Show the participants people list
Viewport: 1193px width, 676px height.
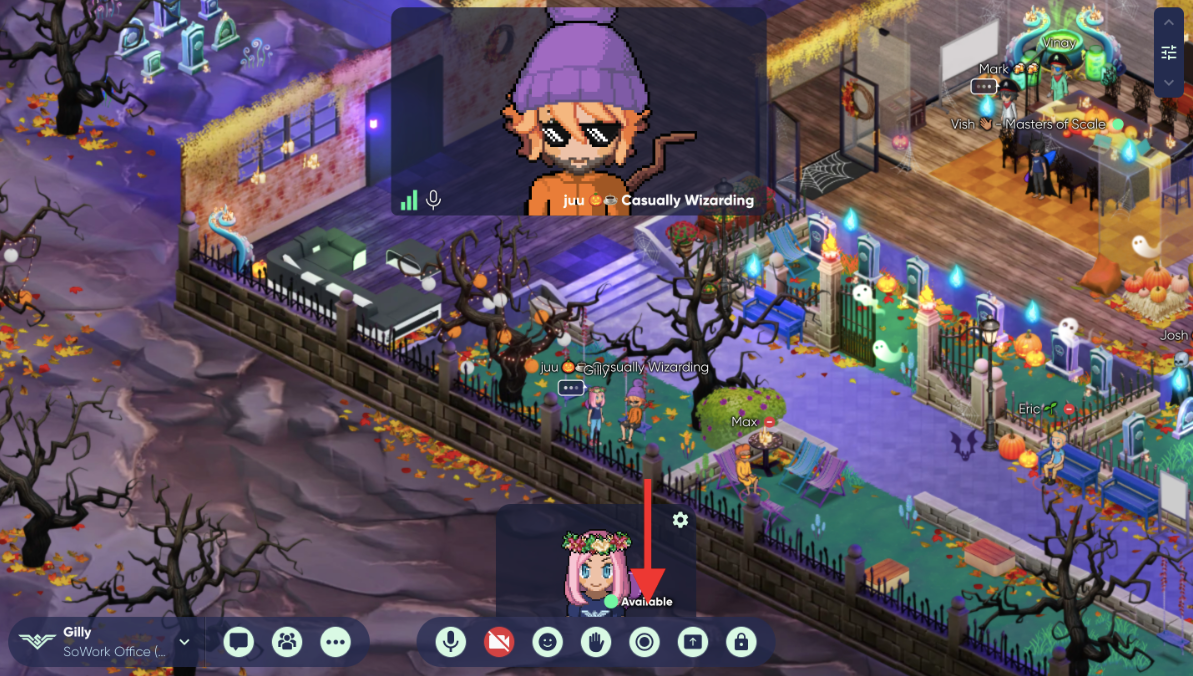click(287, 642)
